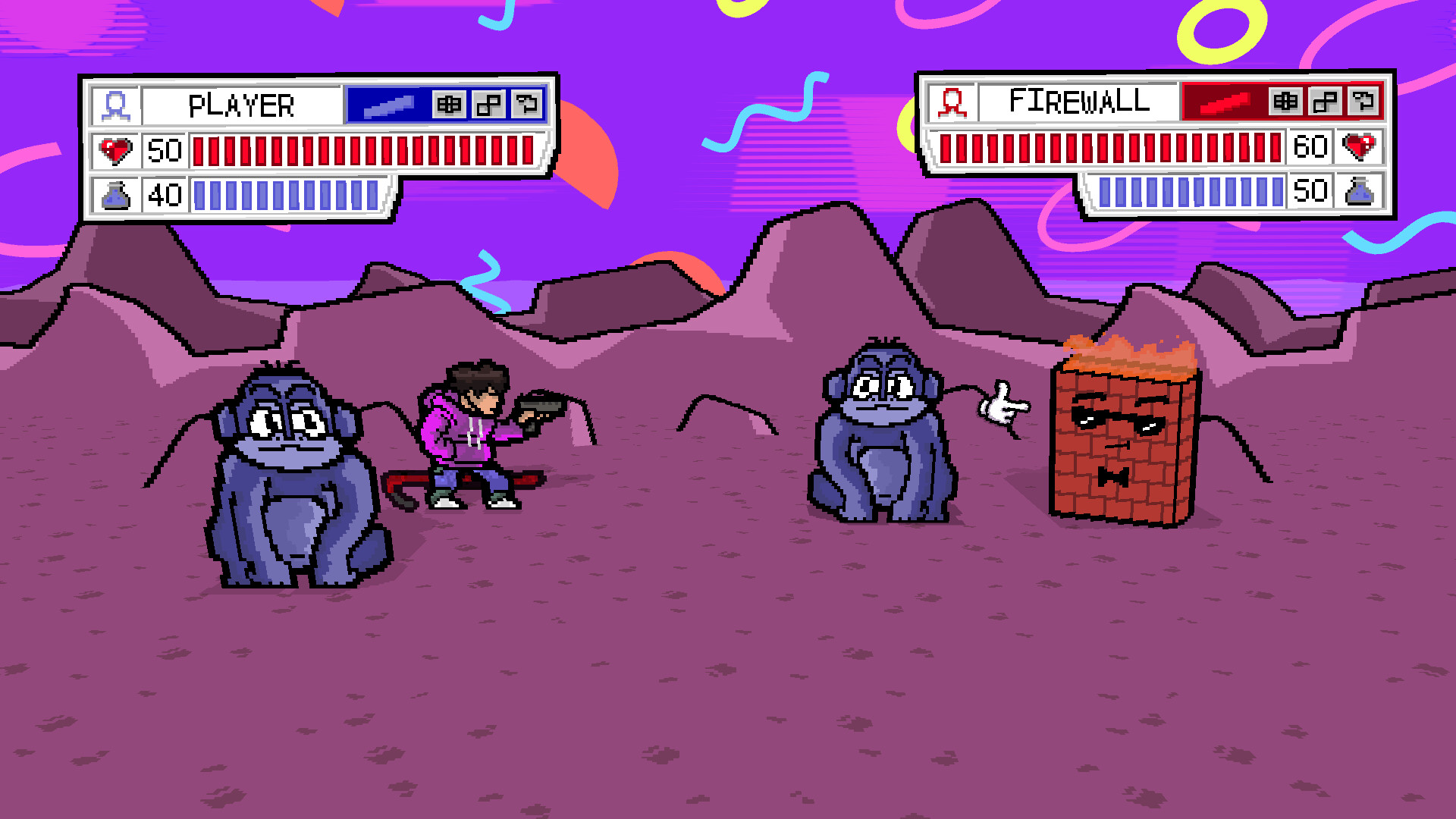Click the potion icon on the Player panel
The height and width of the screenshot is (819, 1456).
115,196
